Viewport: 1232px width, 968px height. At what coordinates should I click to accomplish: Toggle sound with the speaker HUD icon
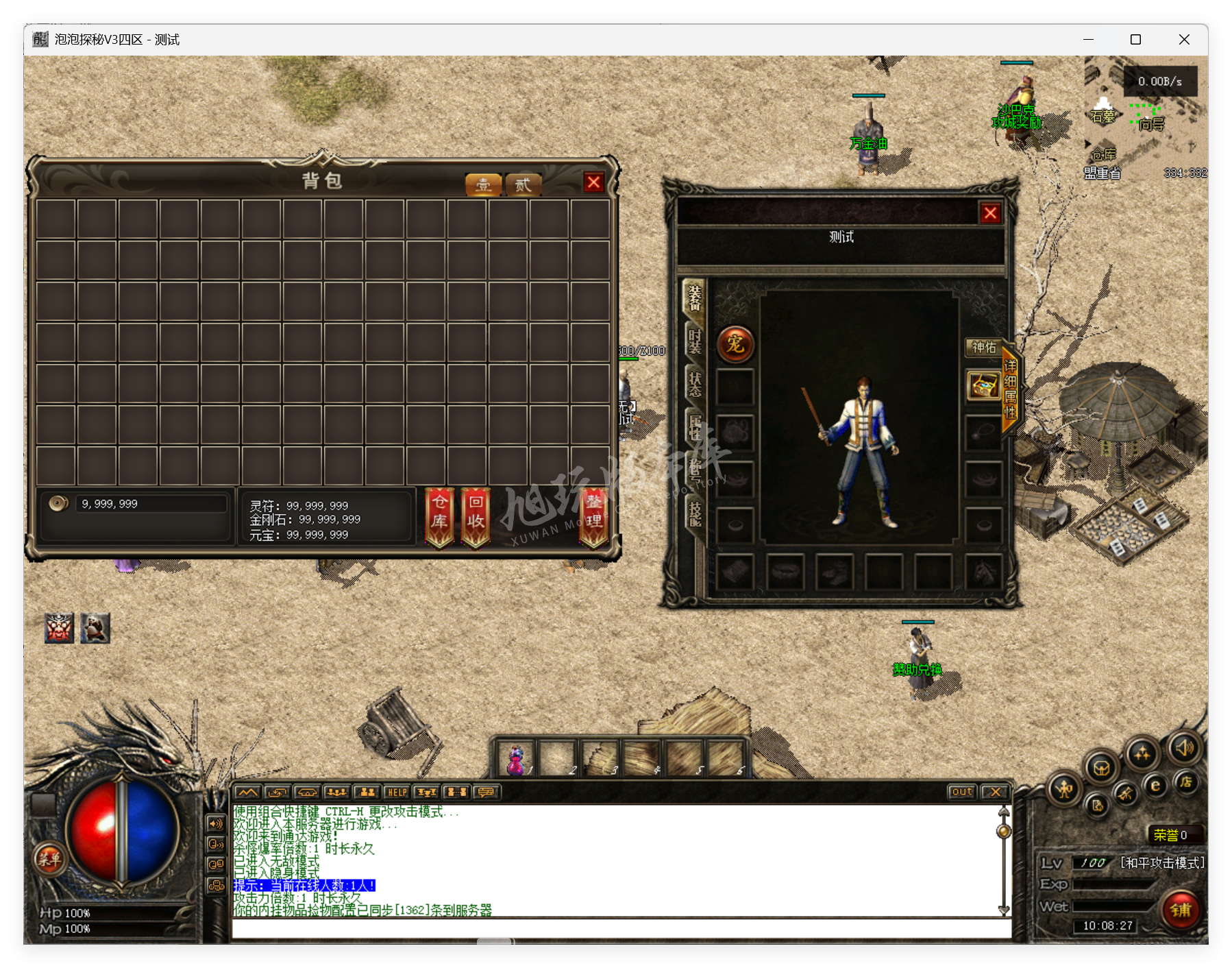click(x=1185, y=748)
